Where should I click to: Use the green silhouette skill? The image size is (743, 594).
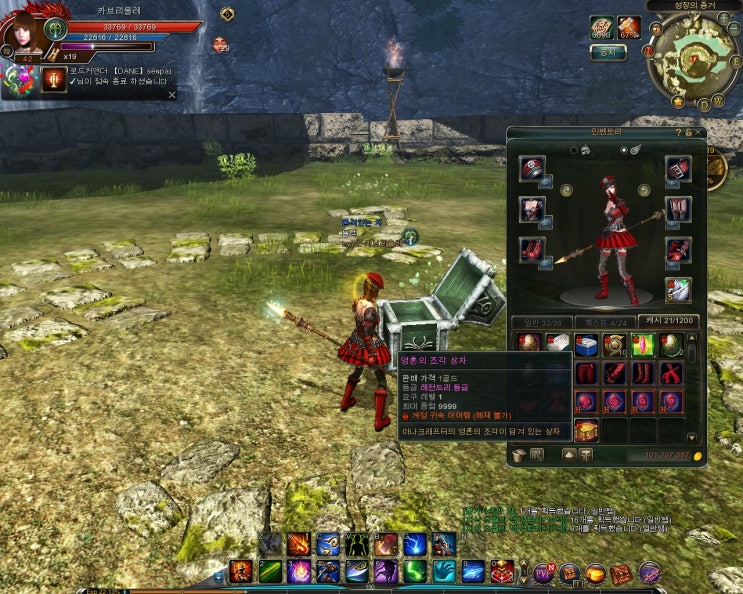coord(357,544)
